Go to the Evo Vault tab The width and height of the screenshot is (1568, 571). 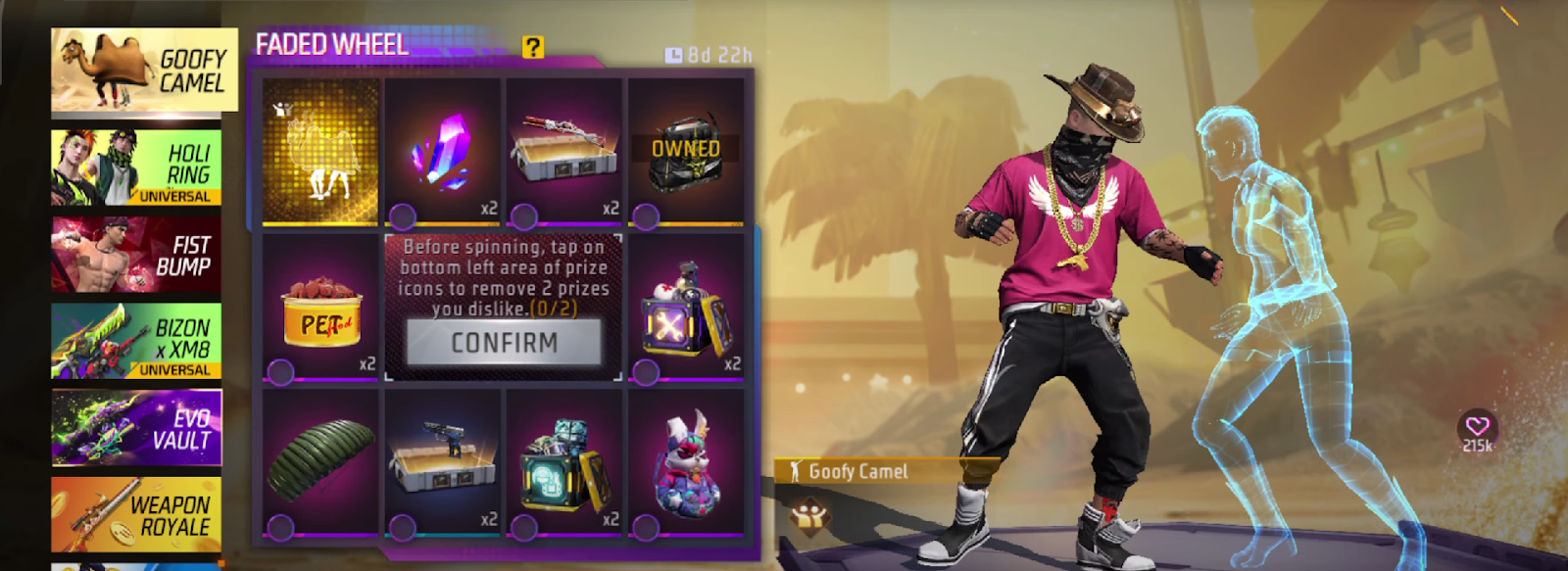point(136,428)
